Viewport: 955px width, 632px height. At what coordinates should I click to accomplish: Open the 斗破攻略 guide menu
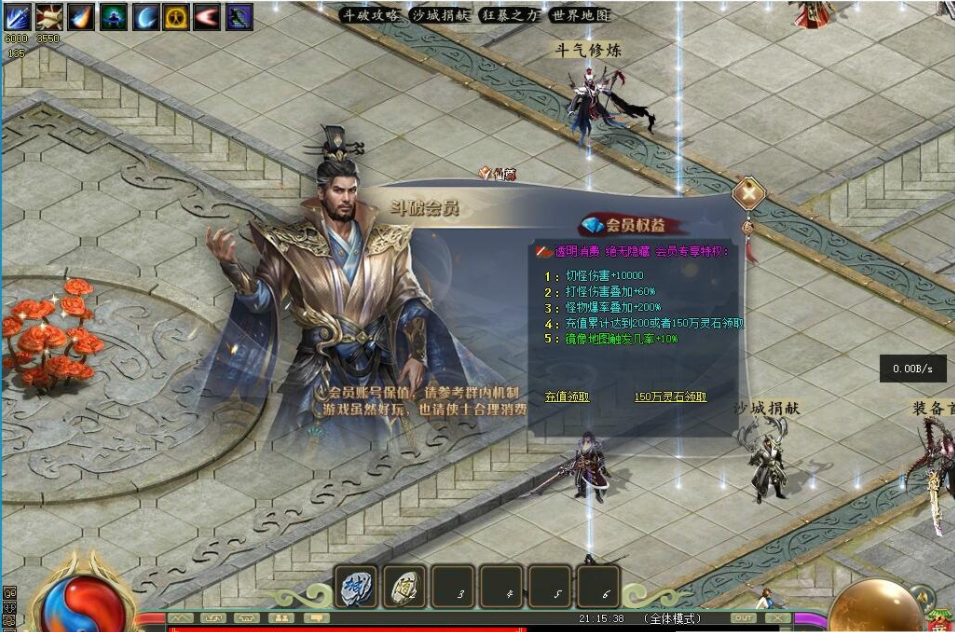[371, 16]
